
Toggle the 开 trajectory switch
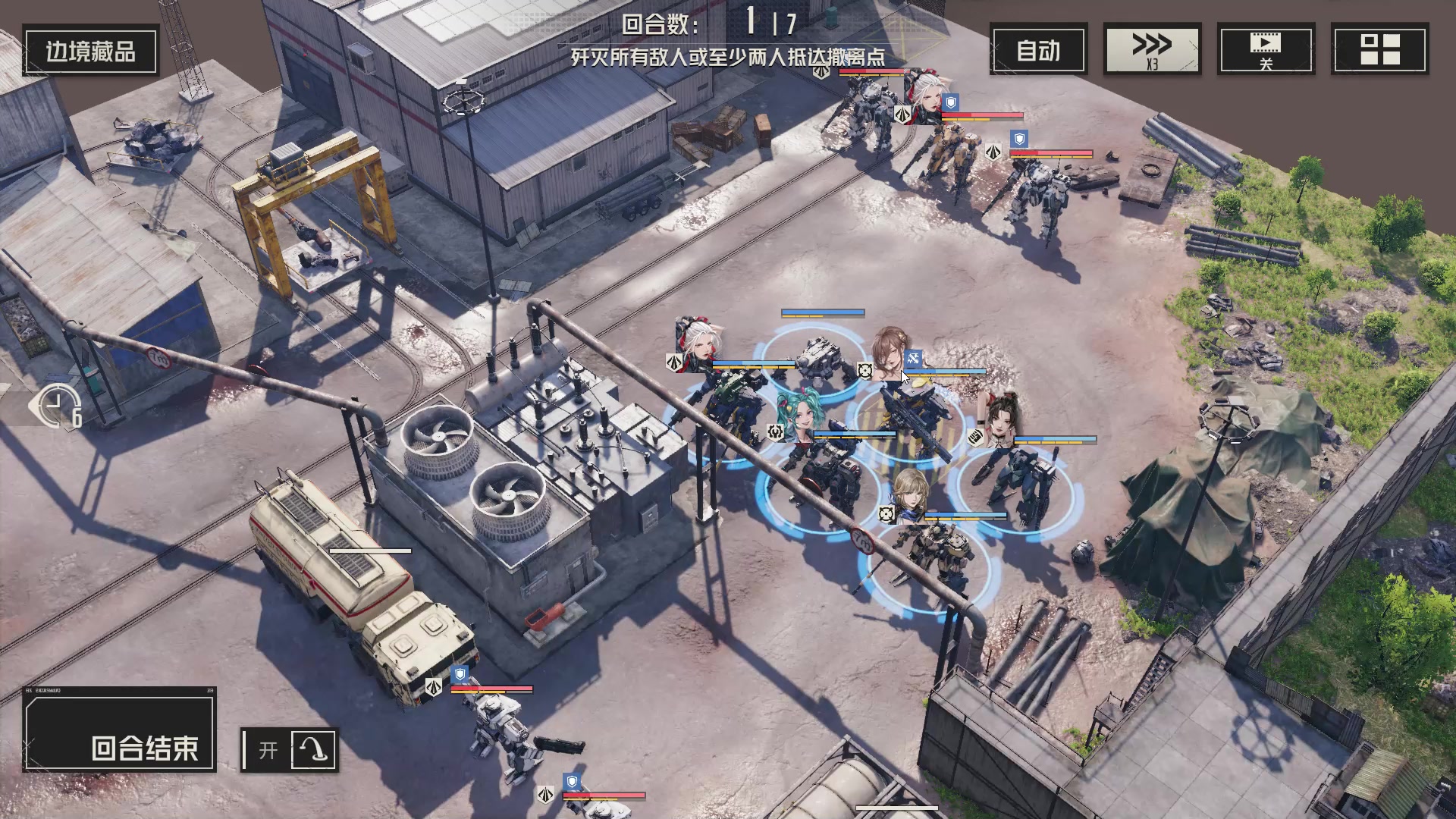tap(289, 750)
